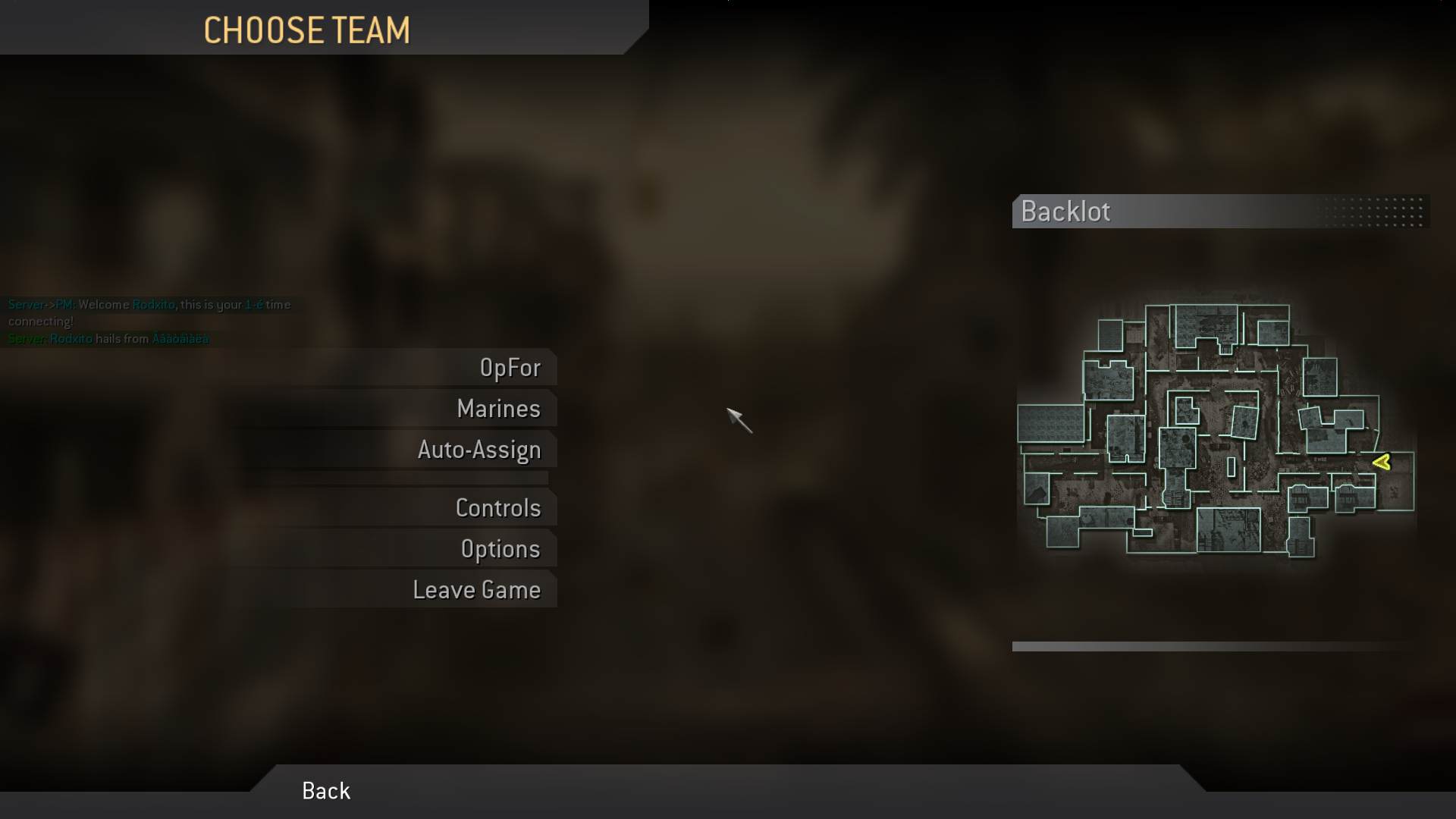Click the Backlot map title header
The width and height of the screenshot is (1456, 819).
point(1065,212)
